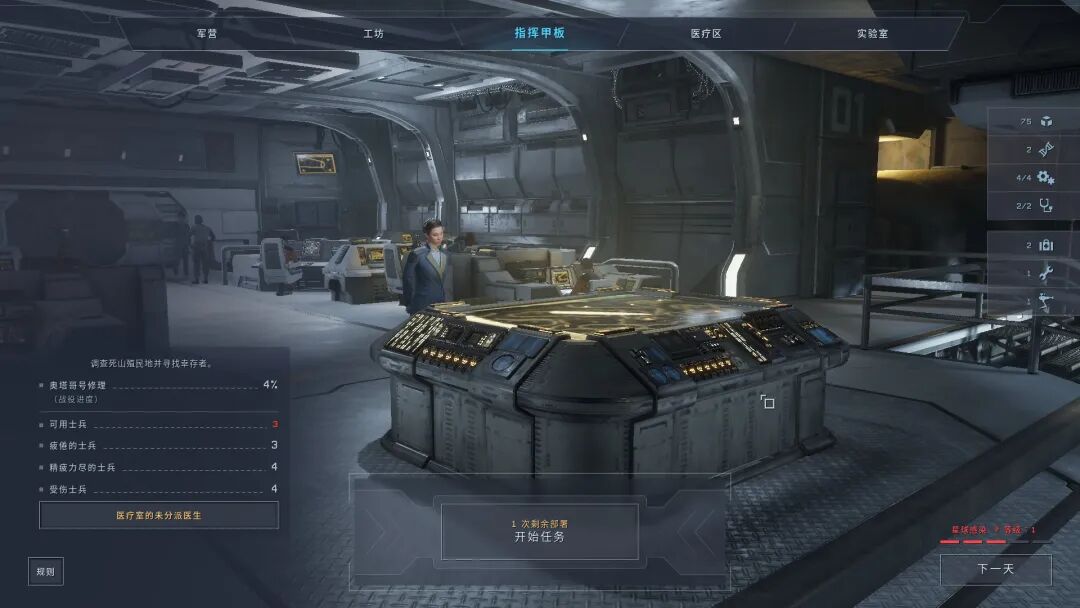Advance with the 下一天 button
The image size is (1080, 608).
(x=995, y=569)
